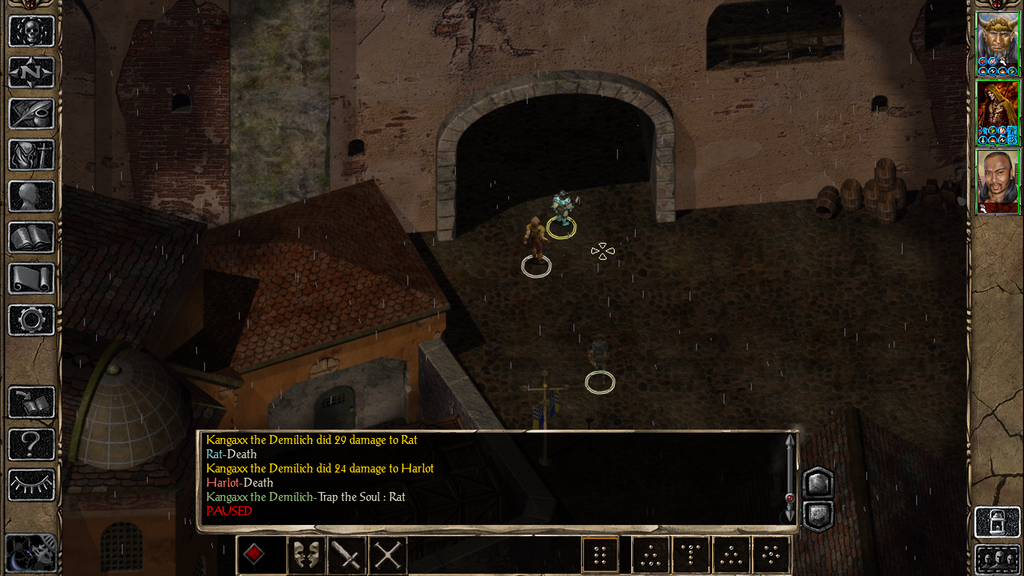The image size is (1024, 576).
Task: Select the two-column dots formation
Action: 600,555
